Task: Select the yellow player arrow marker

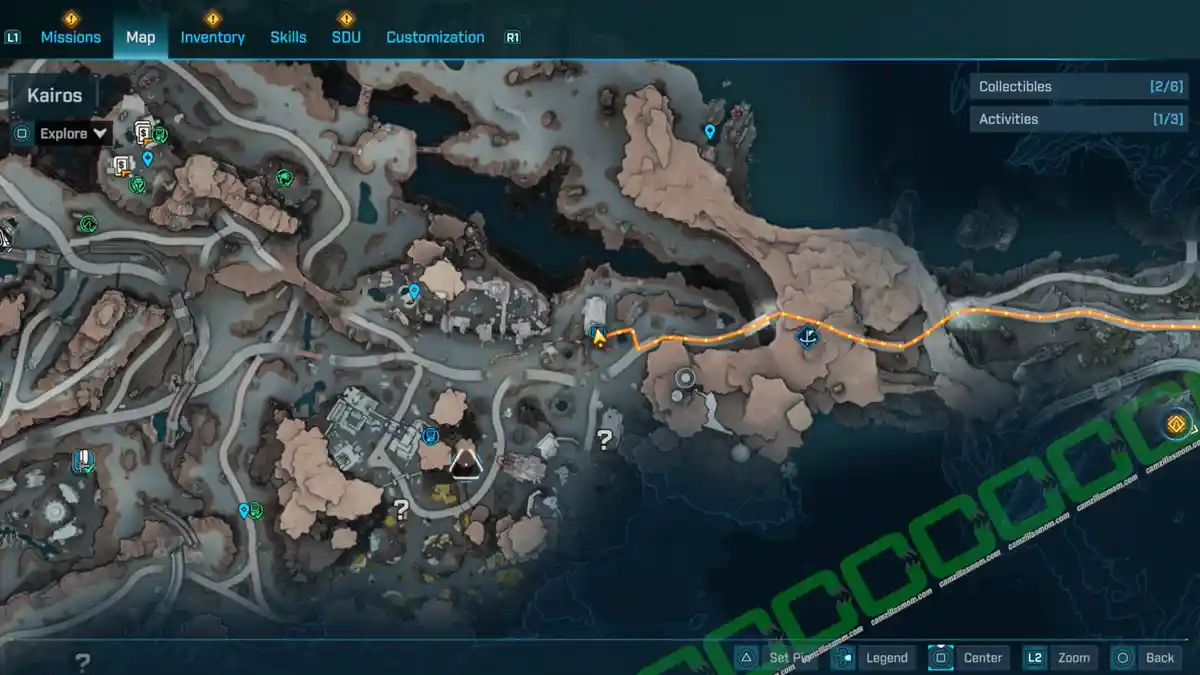Action: 599,338
